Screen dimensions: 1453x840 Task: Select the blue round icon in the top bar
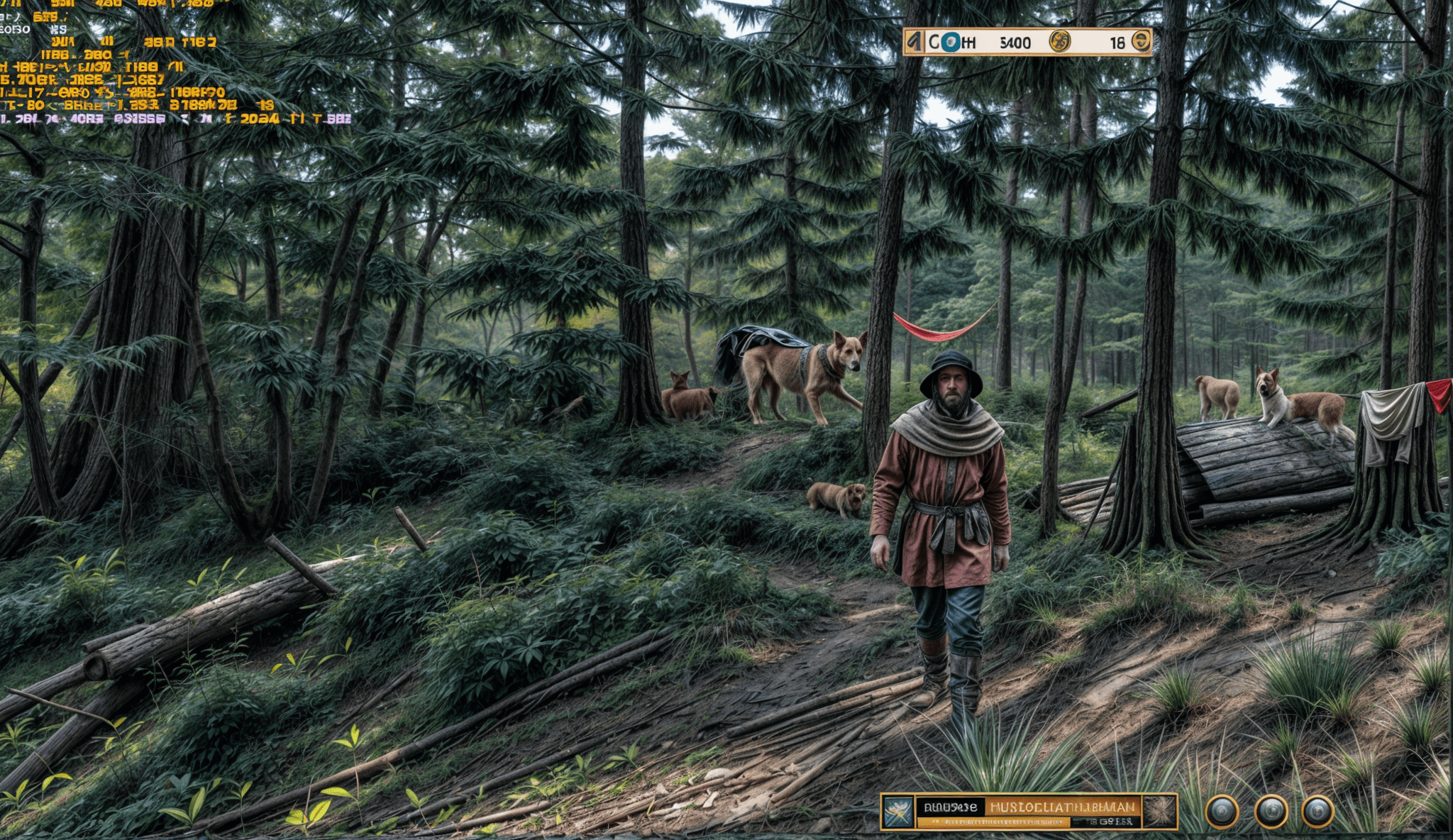[950, 43]
